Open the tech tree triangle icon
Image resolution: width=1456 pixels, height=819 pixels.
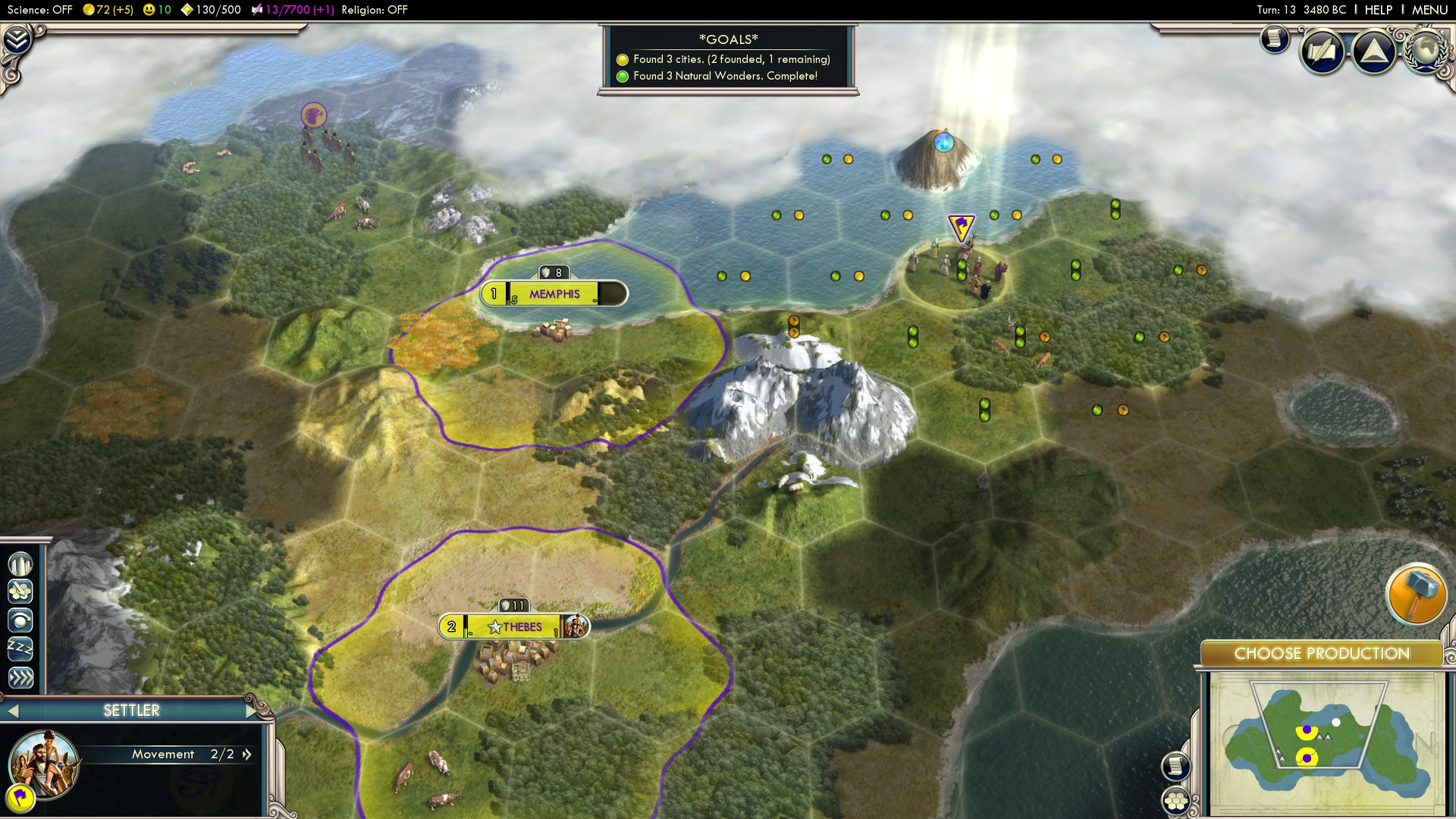coord(1374,50)
